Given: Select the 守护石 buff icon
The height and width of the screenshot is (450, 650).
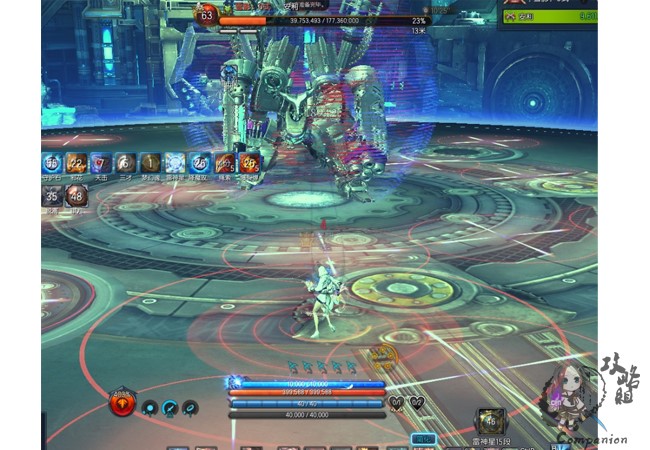Looking at the screenshot, I should coord(53,163).
